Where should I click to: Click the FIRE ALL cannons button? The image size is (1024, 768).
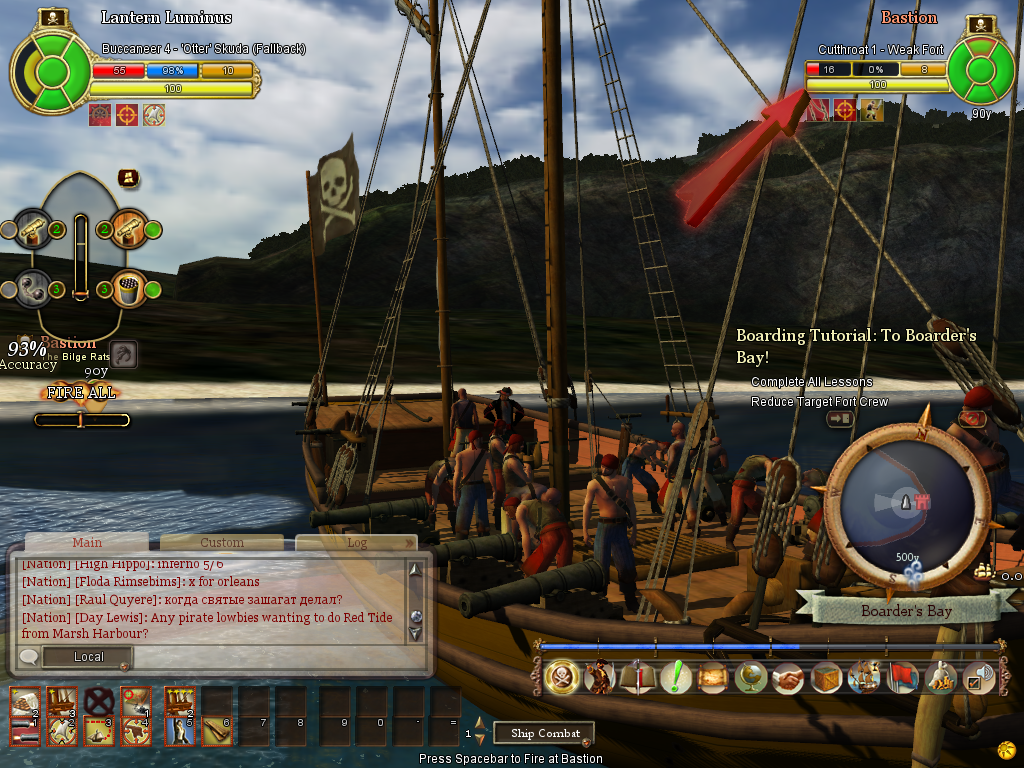click(x=81, y=393)
